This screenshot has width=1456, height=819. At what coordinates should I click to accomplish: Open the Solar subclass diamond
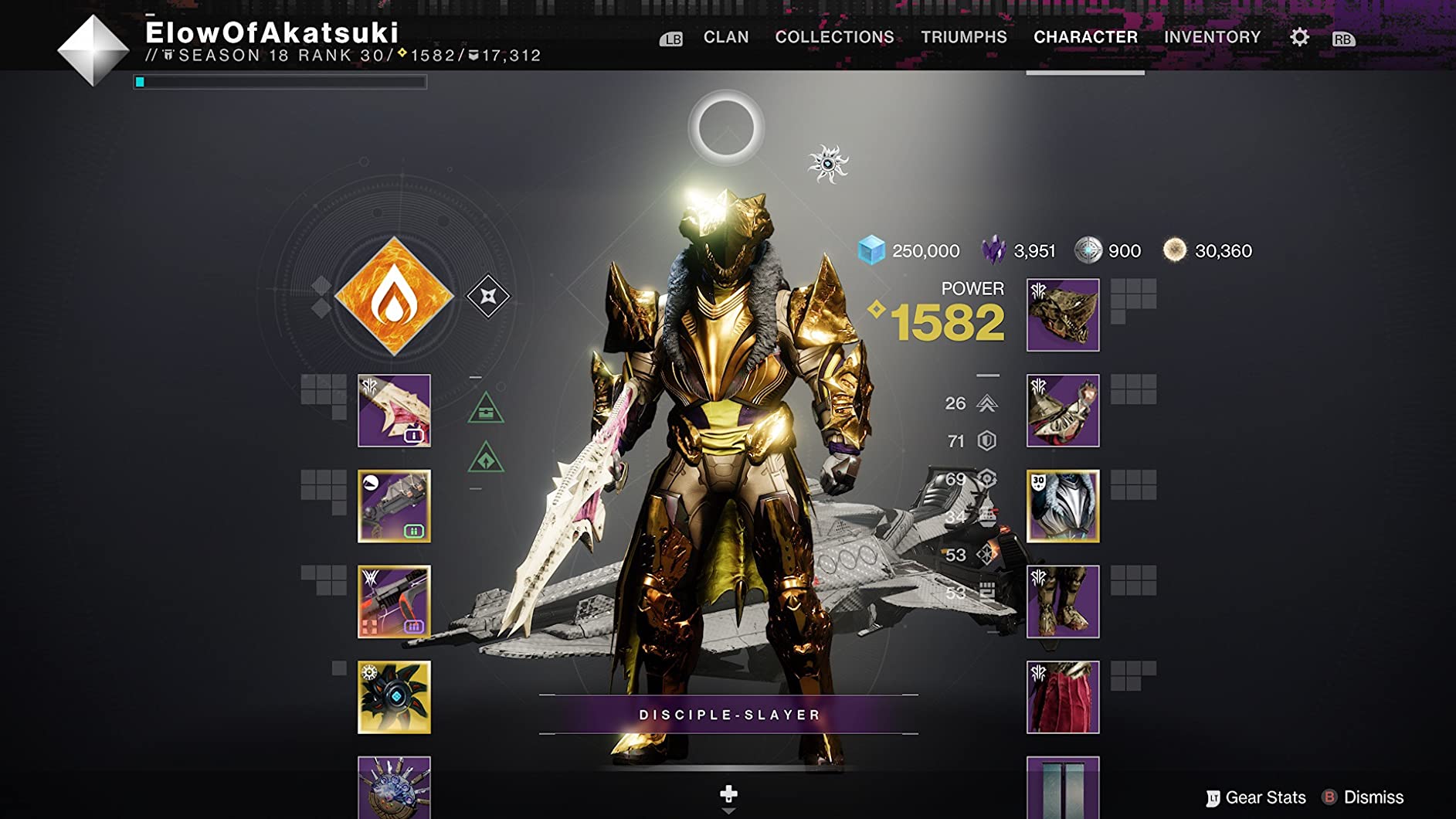click(x=394, y=297)
